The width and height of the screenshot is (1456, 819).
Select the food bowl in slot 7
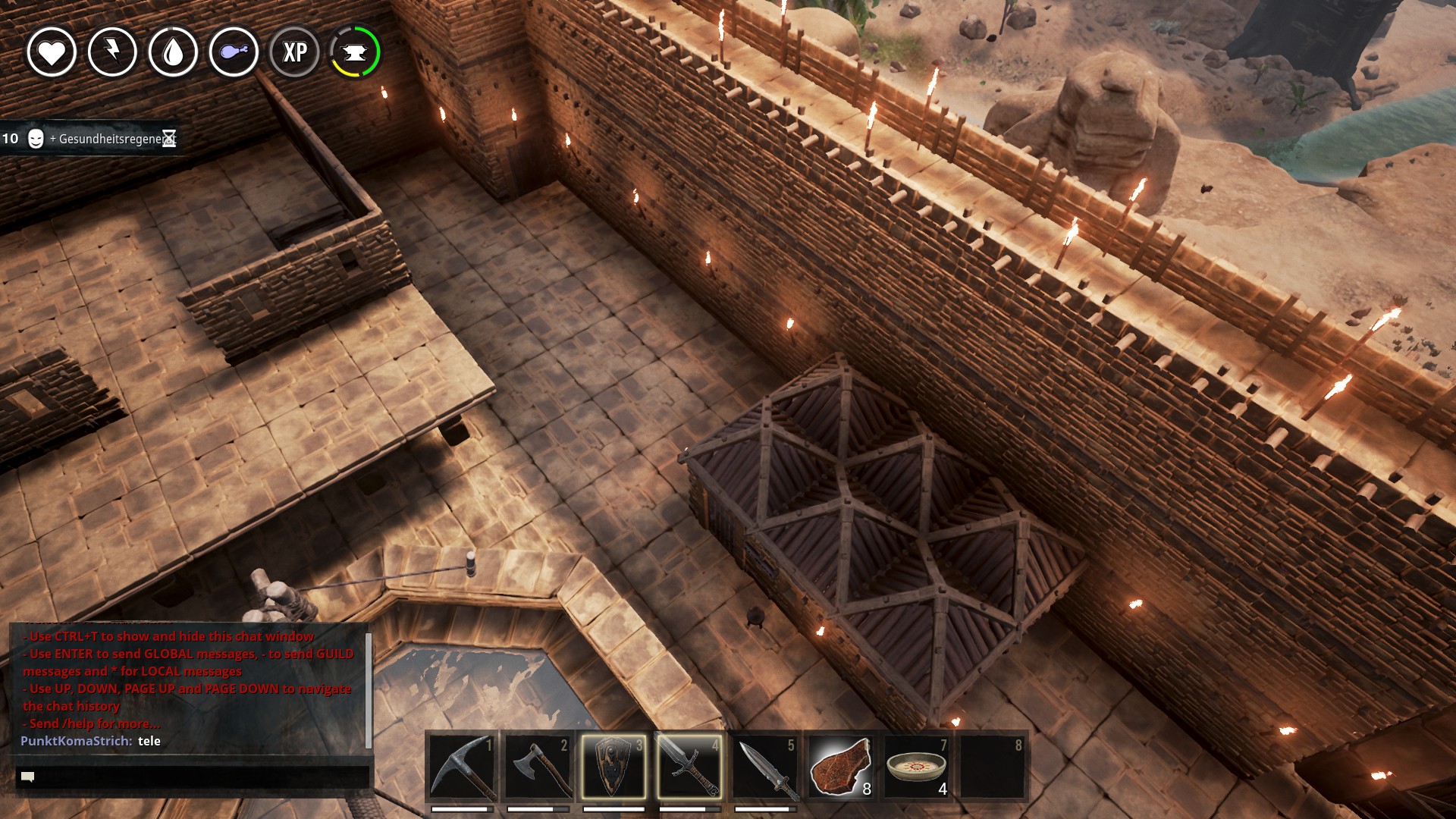[x=917, y=767]
